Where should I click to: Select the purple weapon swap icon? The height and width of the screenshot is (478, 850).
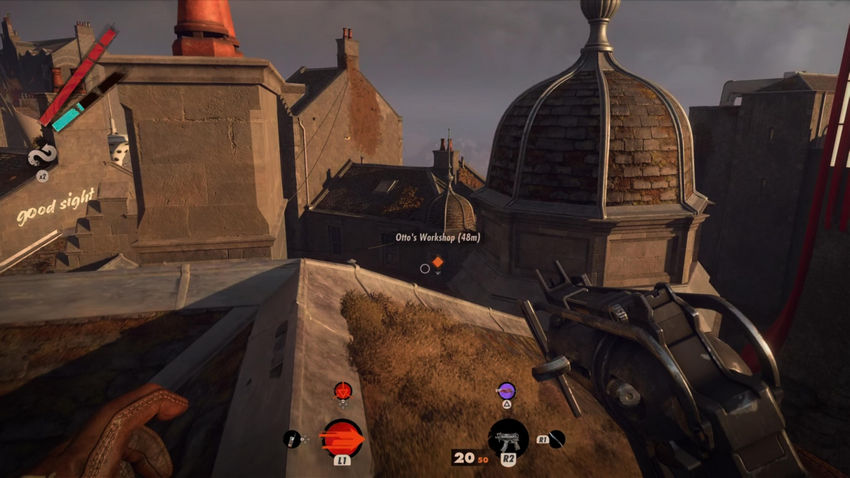(506, 390)
